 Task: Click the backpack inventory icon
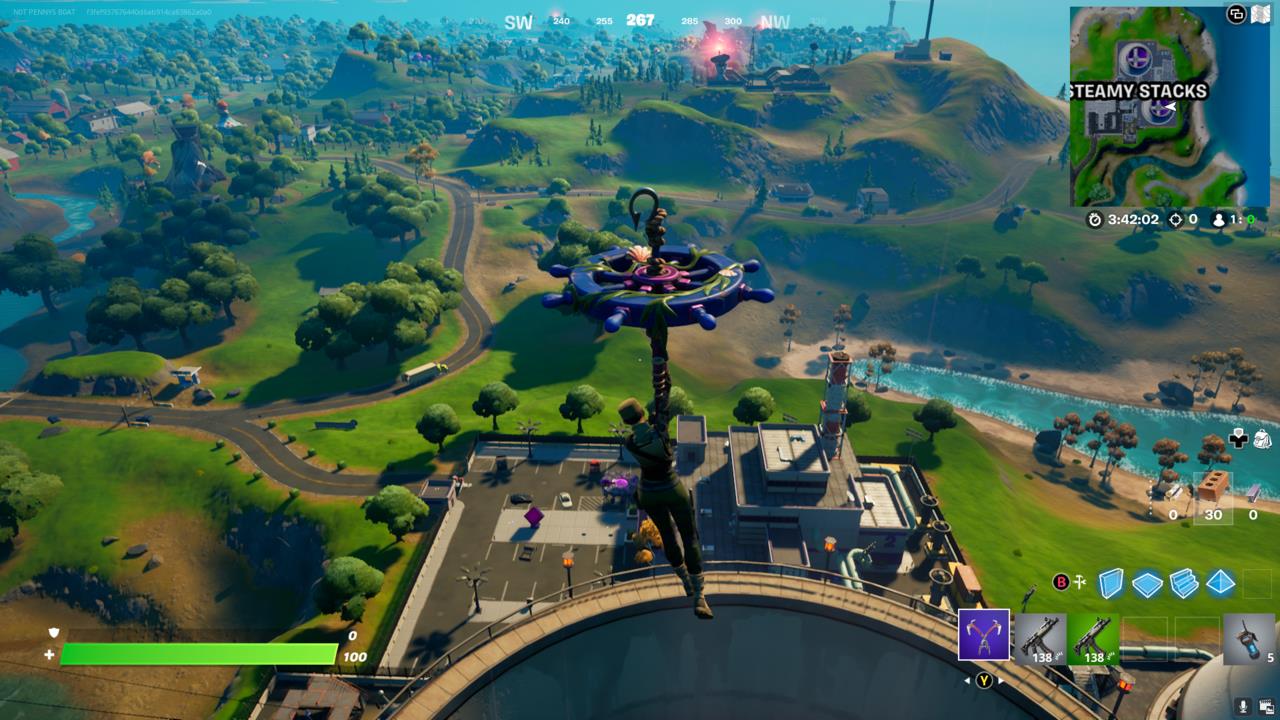click(1262, 440)
